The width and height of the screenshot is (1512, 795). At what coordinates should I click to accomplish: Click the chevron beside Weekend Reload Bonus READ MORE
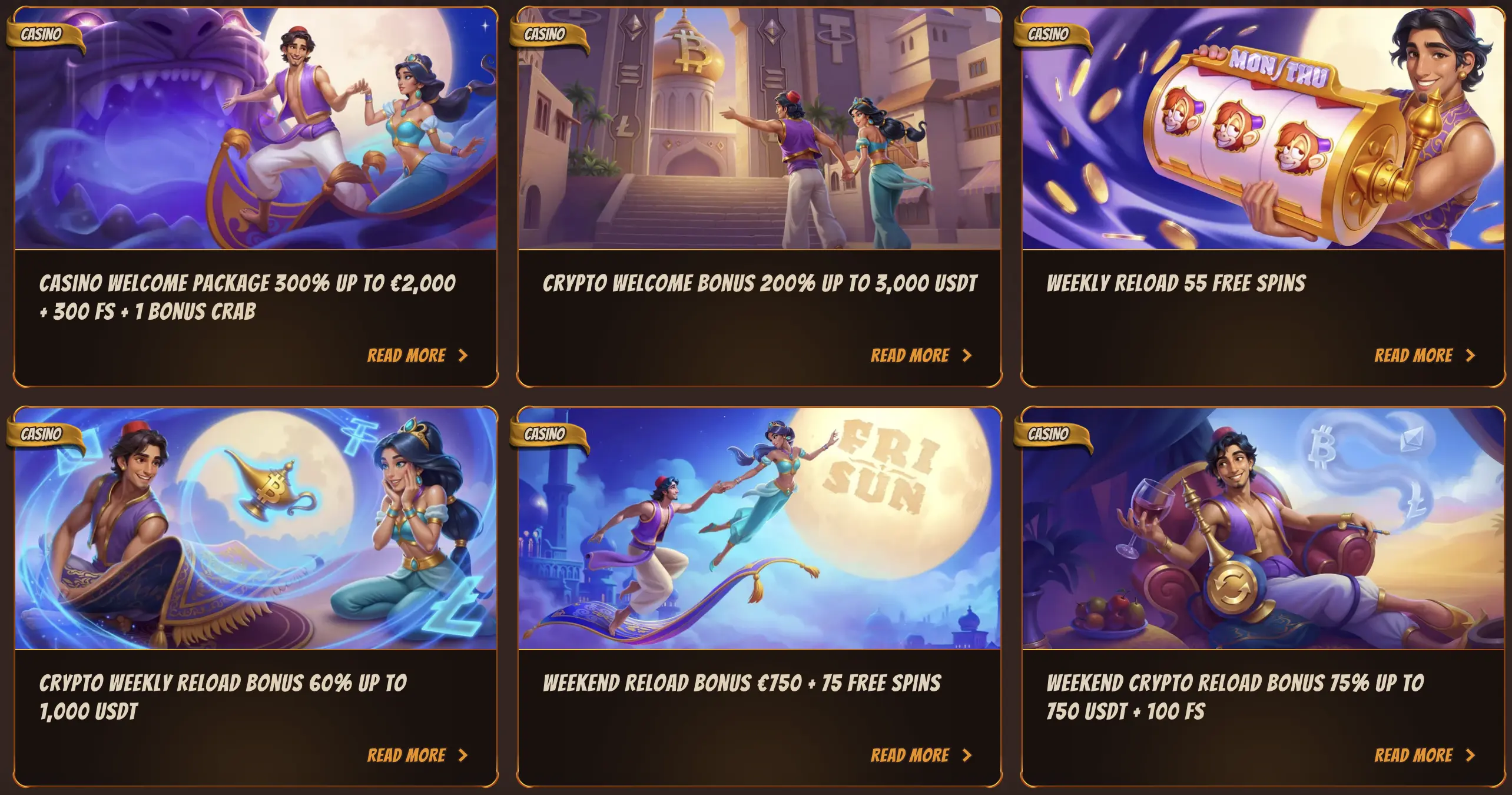point(969,756)
